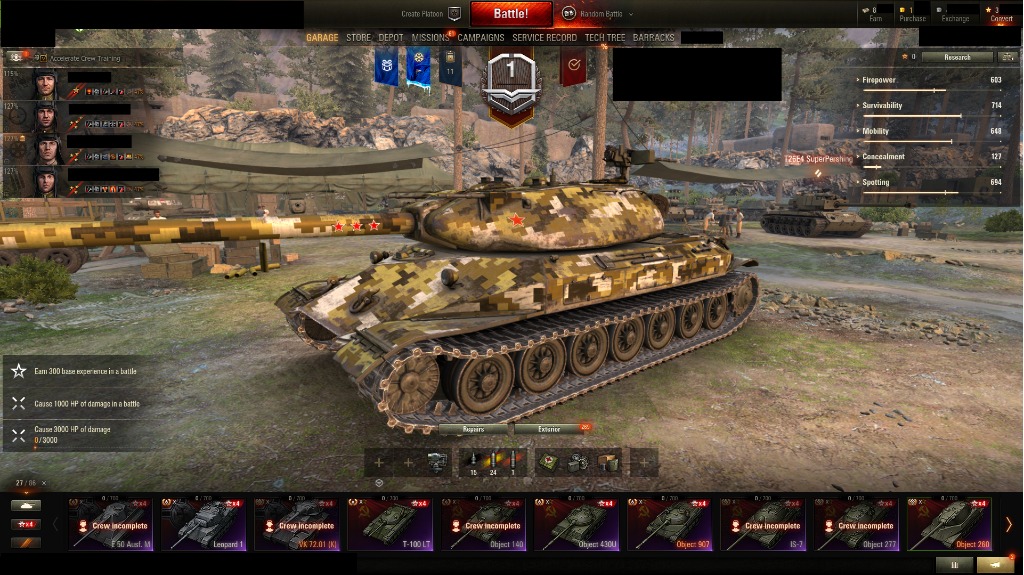1024x575 pixels.
Task: Go to the Missions tab
Action: pyautogui.click(x=430, y=38)
